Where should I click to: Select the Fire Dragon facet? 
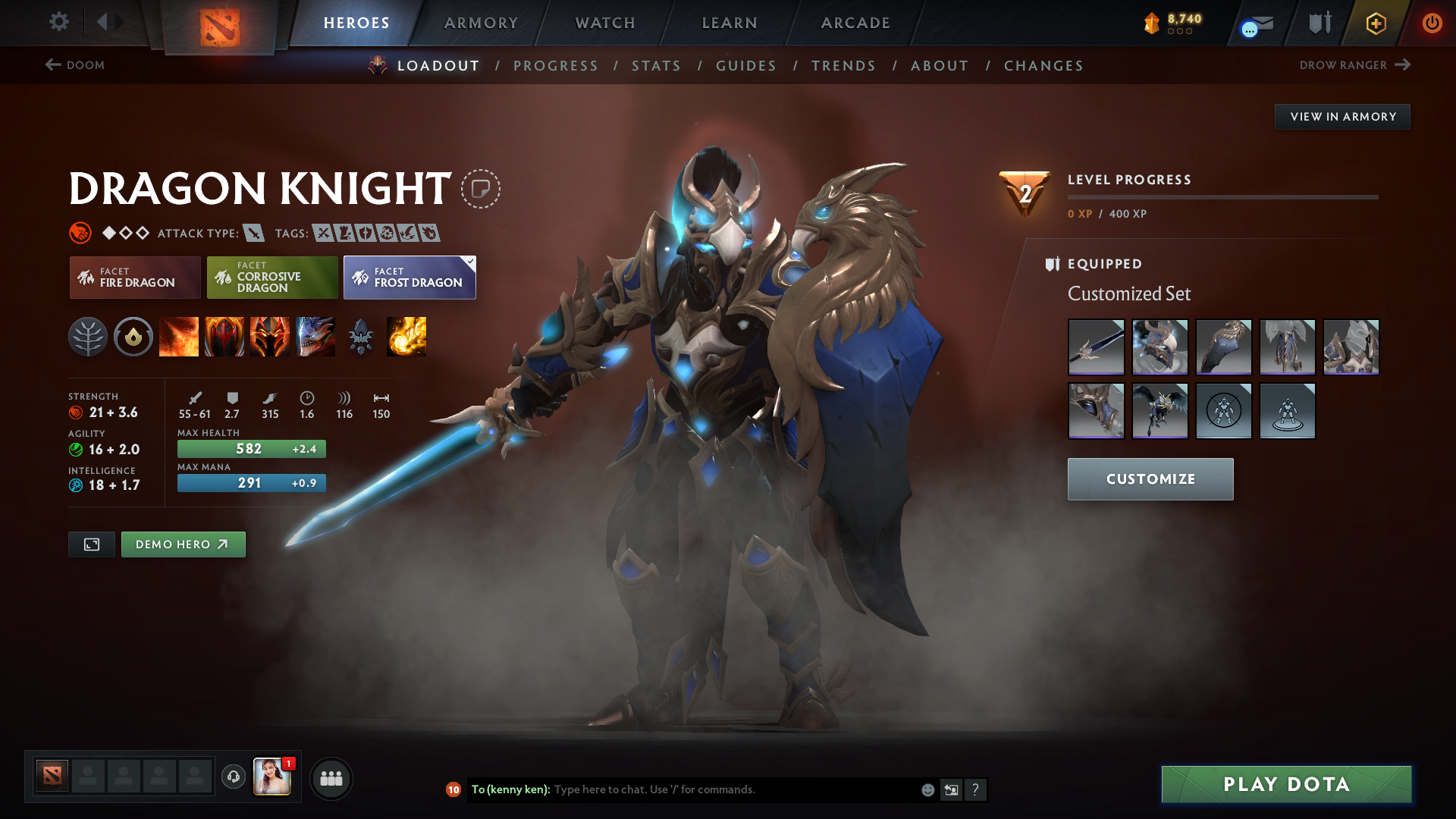tap(134, 278)
